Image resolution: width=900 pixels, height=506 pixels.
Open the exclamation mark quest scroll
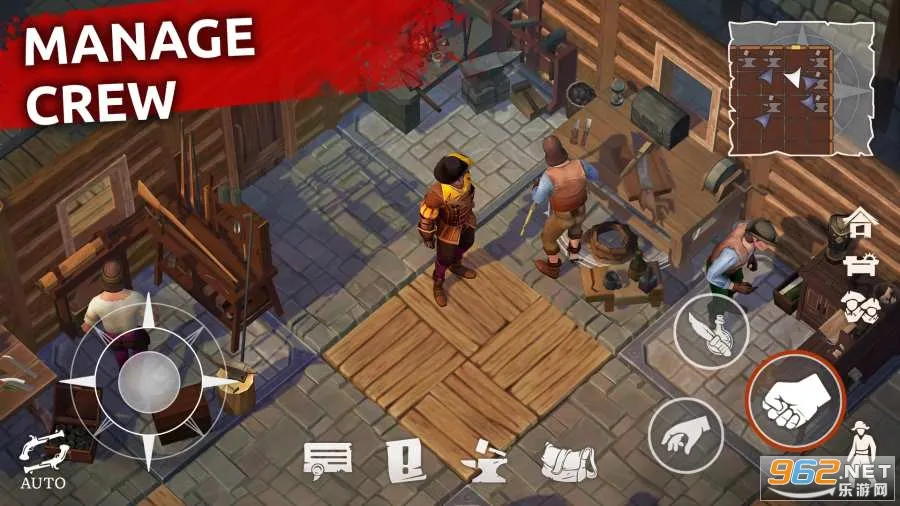pyautogui.click(x=402, y=461)
